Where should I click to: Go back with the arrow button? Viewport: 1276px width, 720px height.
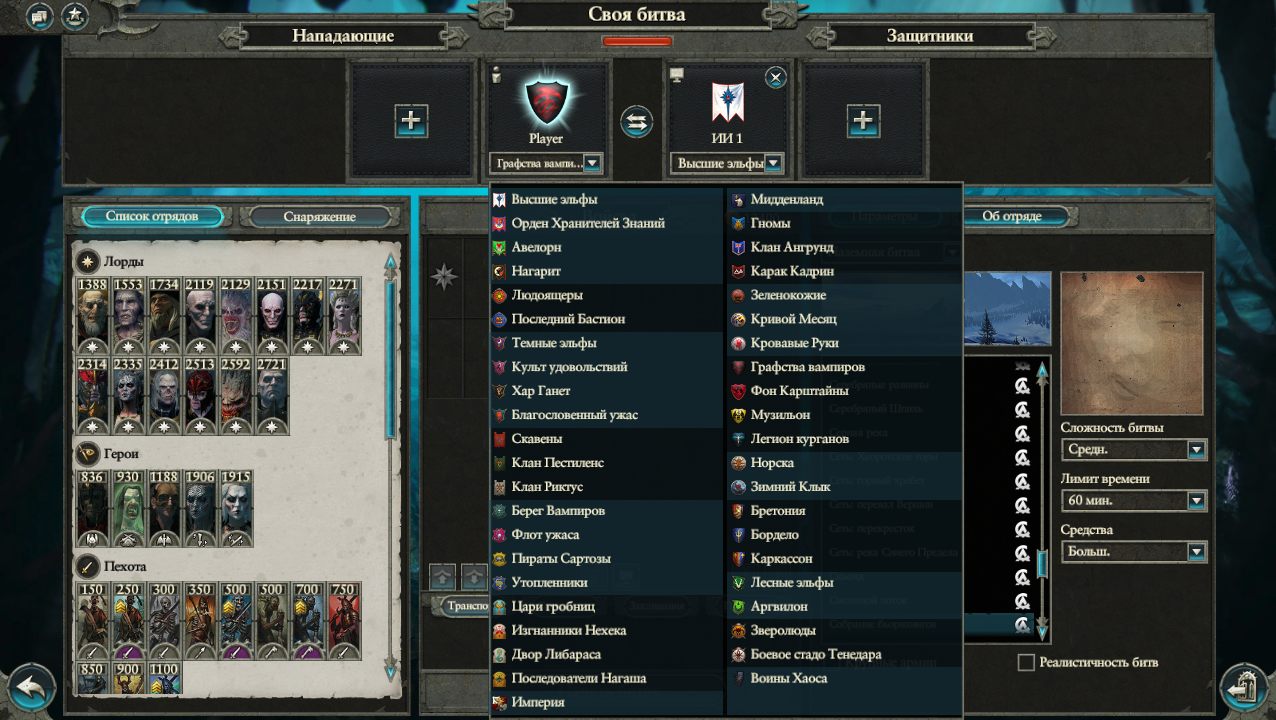[31, 689]
